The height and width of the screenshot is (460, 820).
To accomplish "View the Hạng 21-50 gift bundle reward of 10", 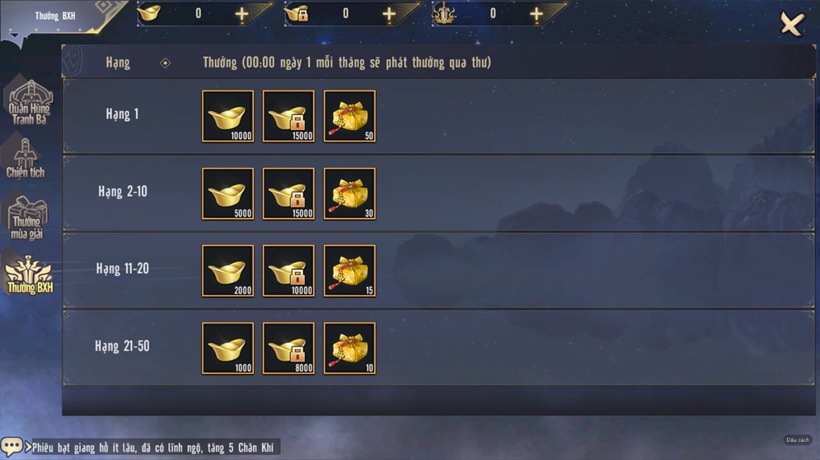I will pos(350,348).
